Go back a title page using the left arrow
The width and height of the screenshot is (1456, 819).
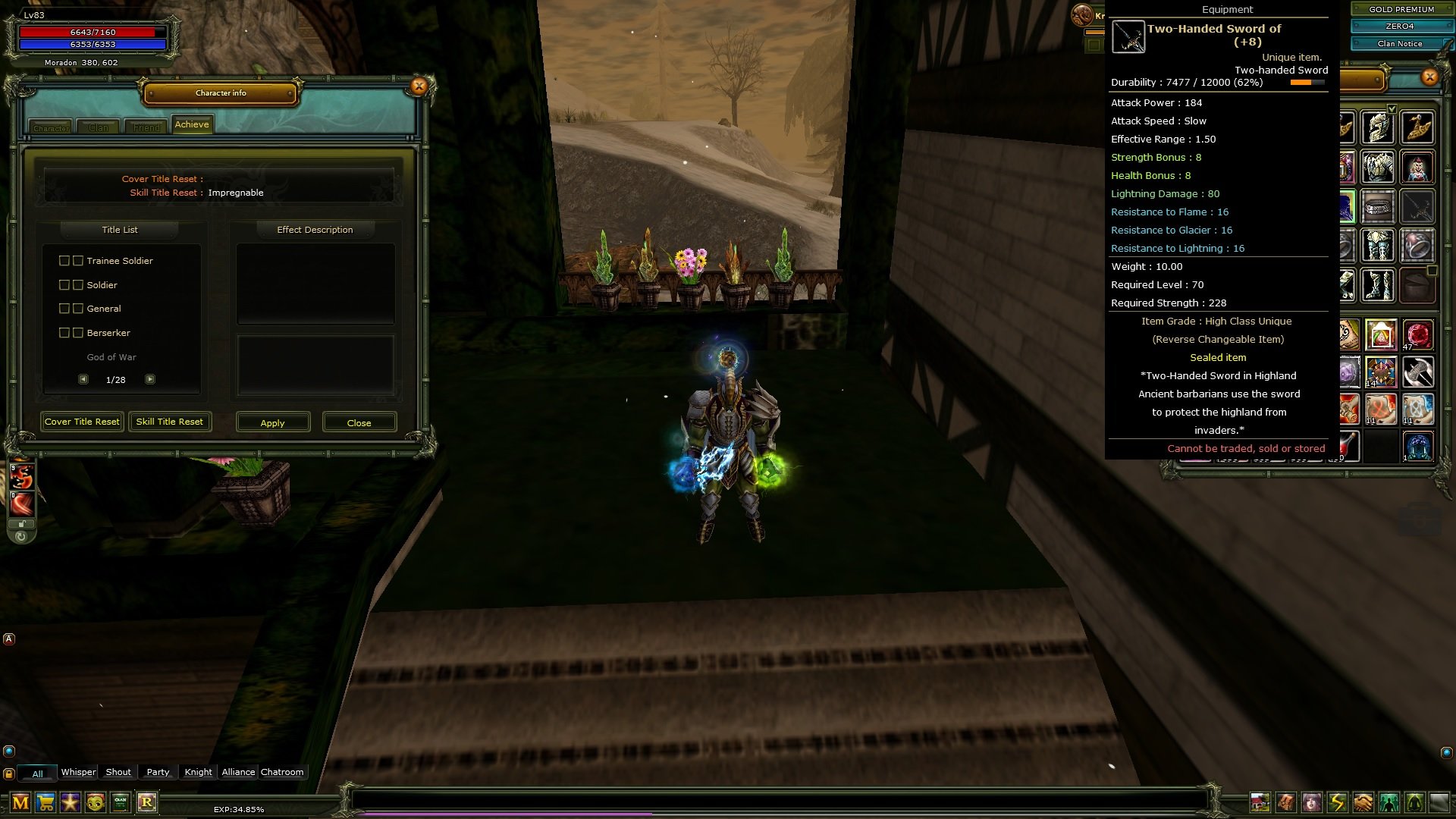[83, 378]
